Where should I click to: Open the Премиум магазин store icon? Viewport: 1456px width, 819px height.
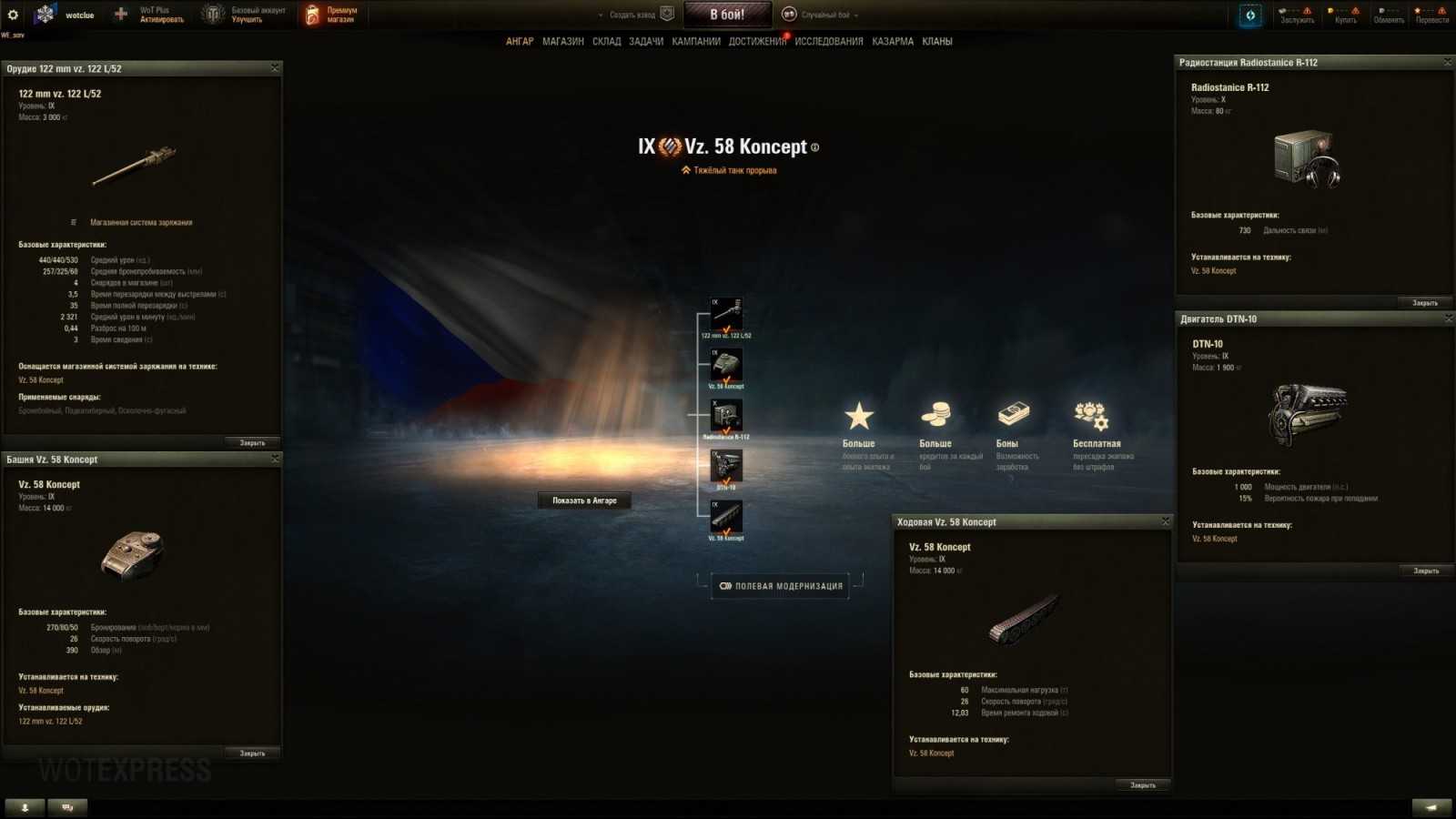click(x=314, y=13)
